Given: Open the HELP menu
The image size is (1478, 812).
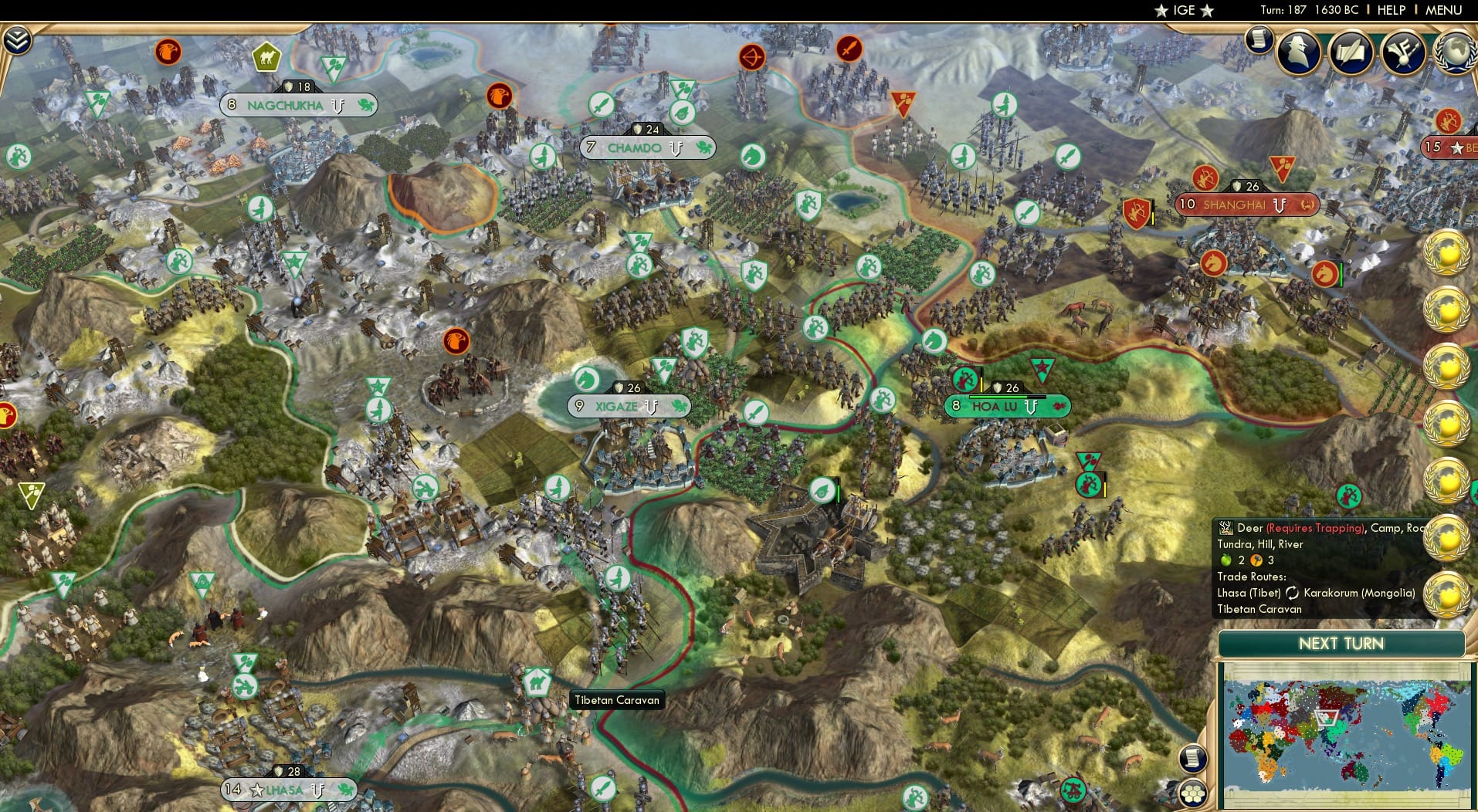Looking at the screenshot, I should pos(1392,11).
